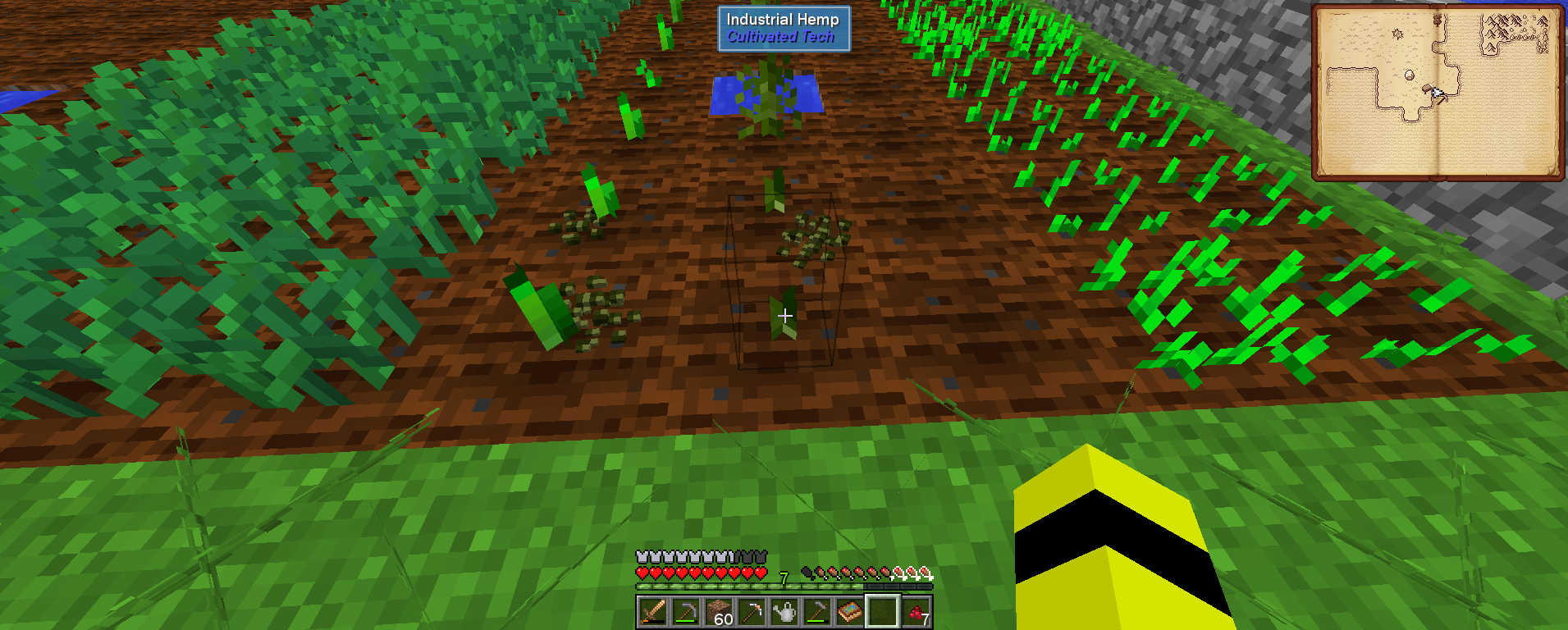Click the dirt block stack of 60

pyautogui.click(x=720, y=611)
